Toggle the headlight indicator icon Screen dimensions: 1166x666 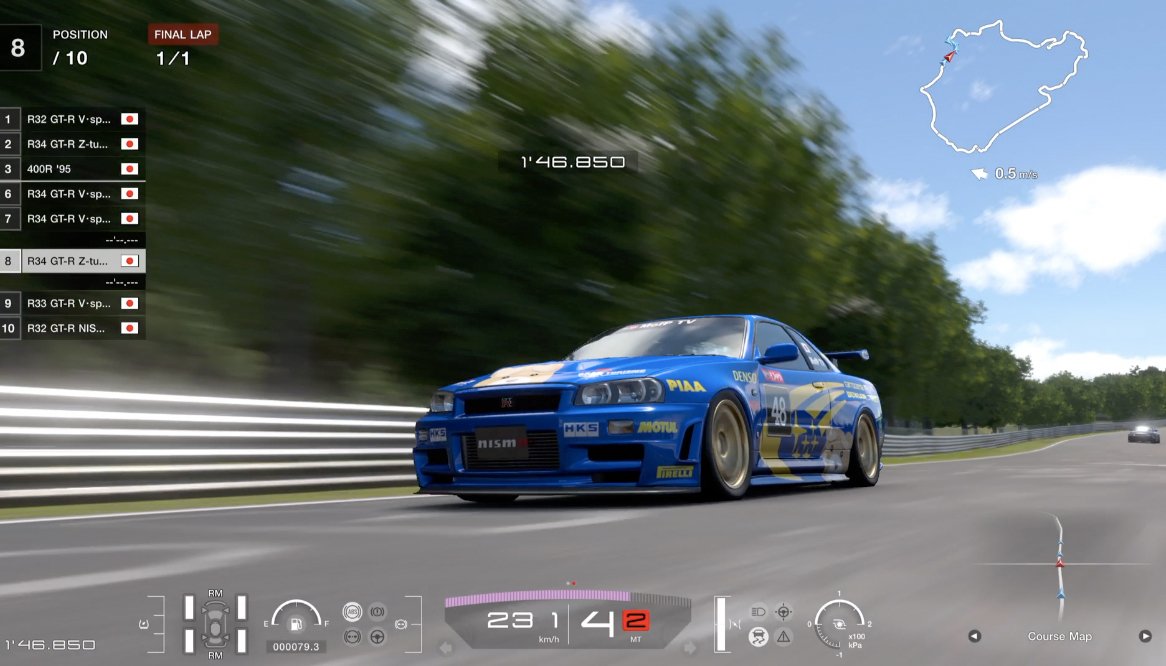tap(758, 611)
